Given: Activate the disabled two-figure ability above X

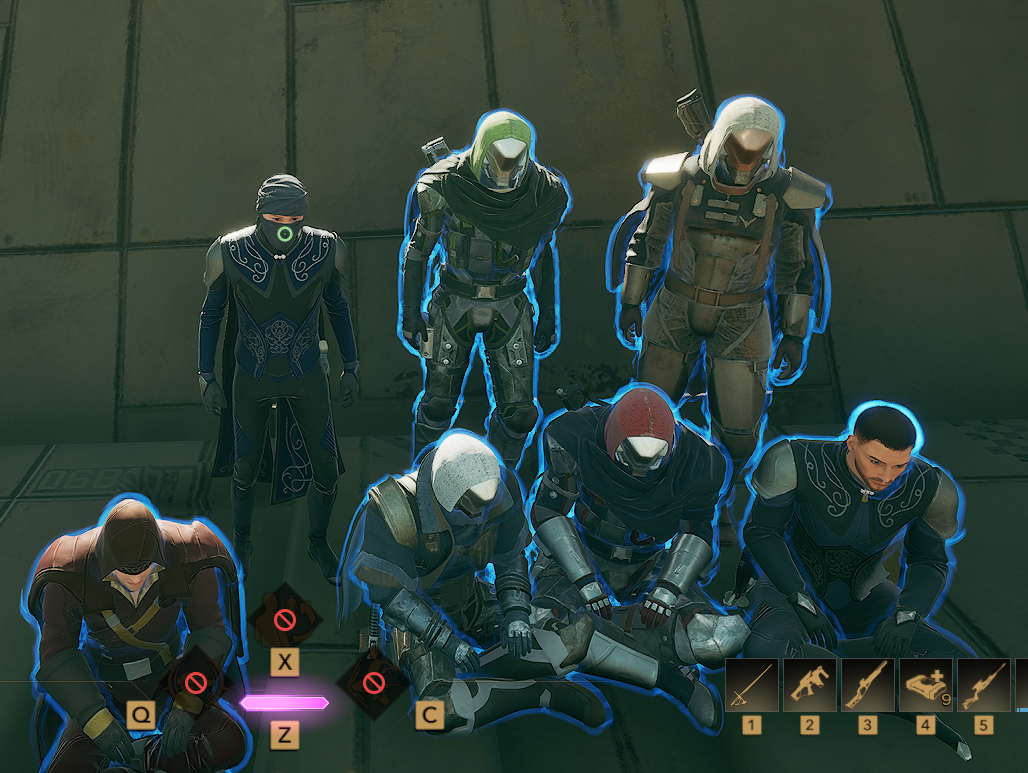Looking at the screenshot, I should pyautogui.click(x=285, y=620).
